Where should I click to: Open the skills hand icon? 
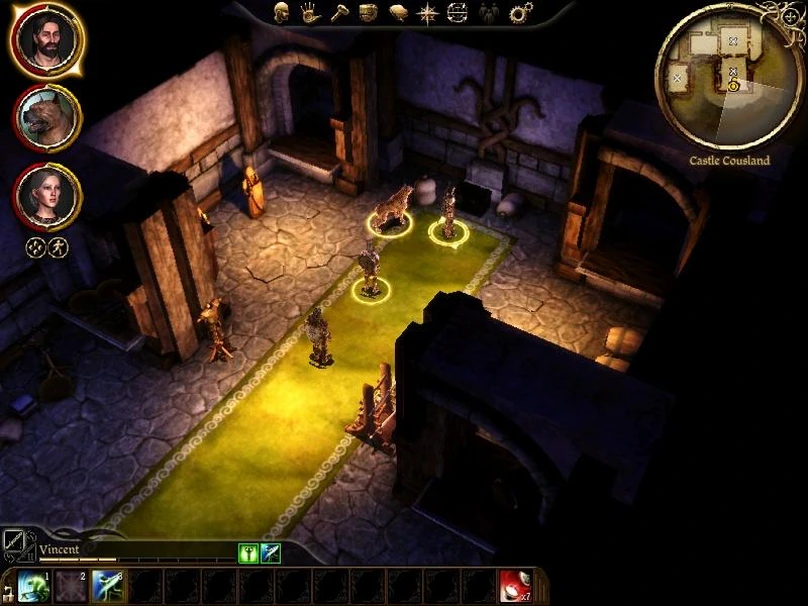pos(310,13)
